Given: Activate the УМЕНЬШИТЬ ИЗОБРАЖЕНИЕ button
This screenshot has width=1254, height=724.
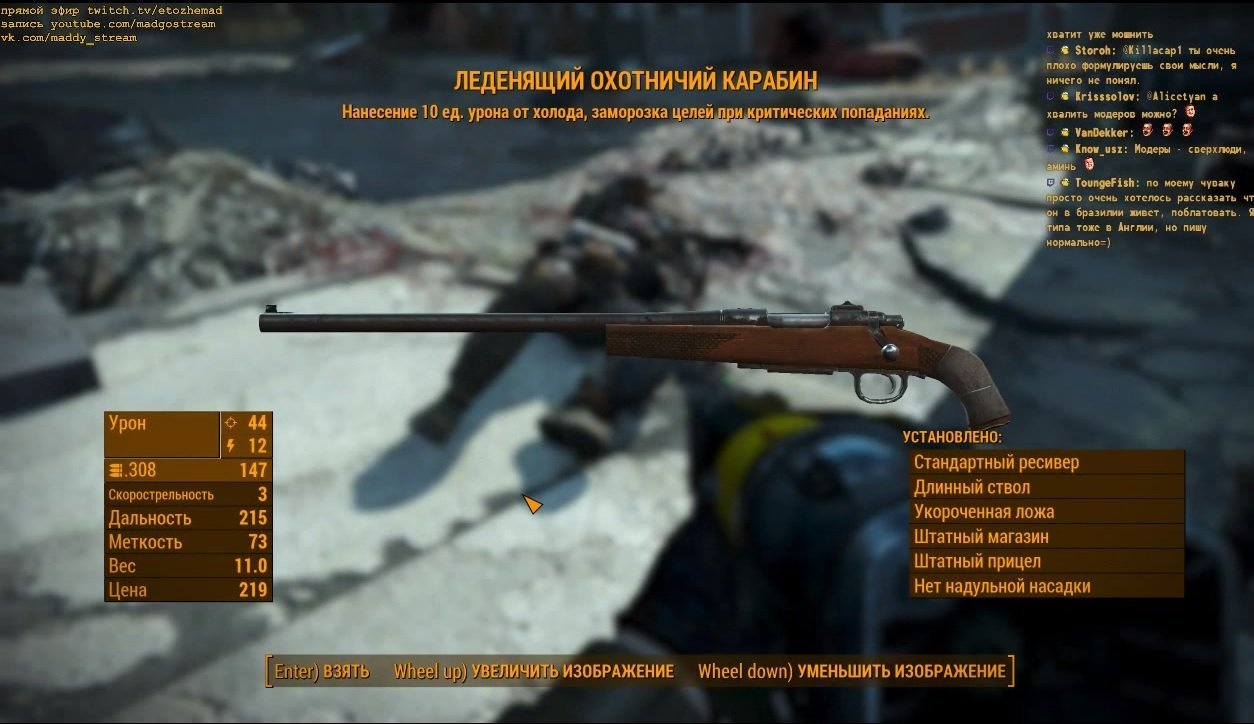Looking at the screenshot, I should [852, 671].
